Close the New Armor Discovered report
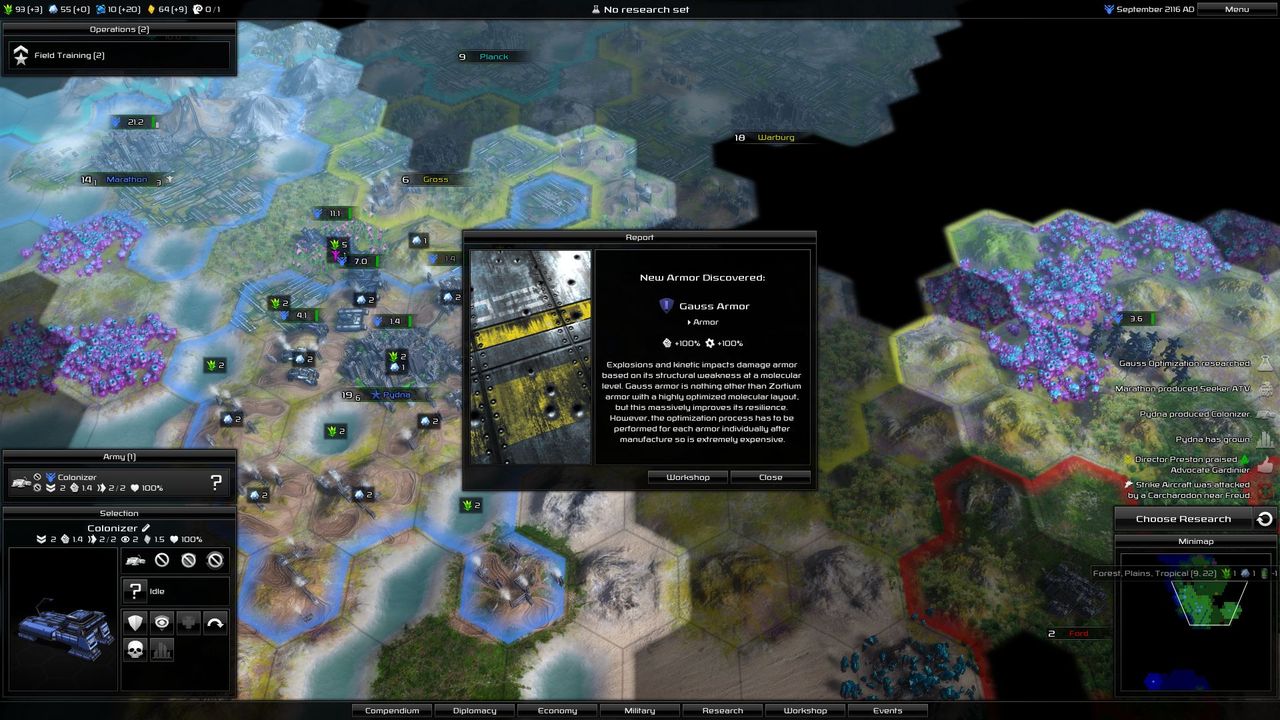The image size is (1280, 720). click(x=770, y=477)
